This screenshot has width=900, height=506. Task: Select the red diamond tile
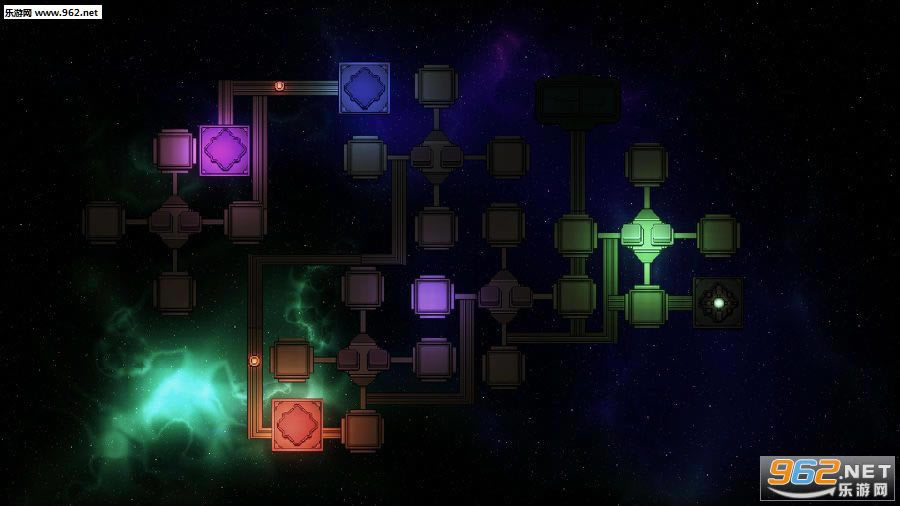point(297,425)
